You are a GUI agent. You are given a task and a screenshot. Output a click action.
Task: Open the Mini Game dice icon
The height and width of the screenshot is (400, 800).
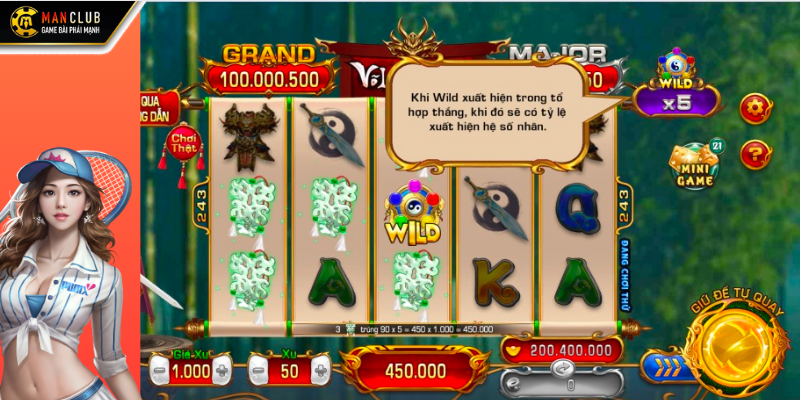click(693, 163)
